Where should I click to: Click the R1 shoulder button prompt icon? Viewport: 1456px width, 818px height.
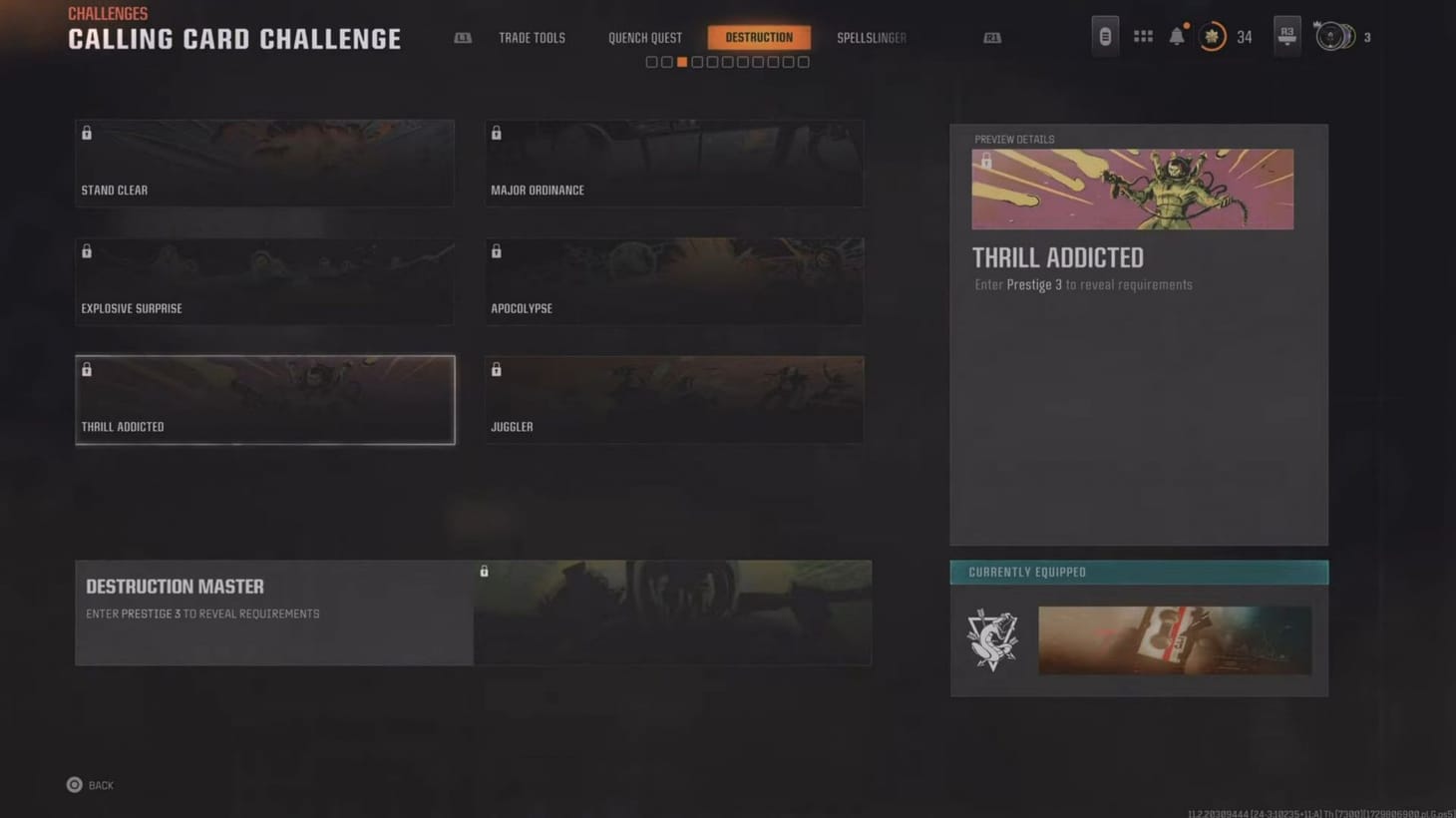click(x=992, y=37)
